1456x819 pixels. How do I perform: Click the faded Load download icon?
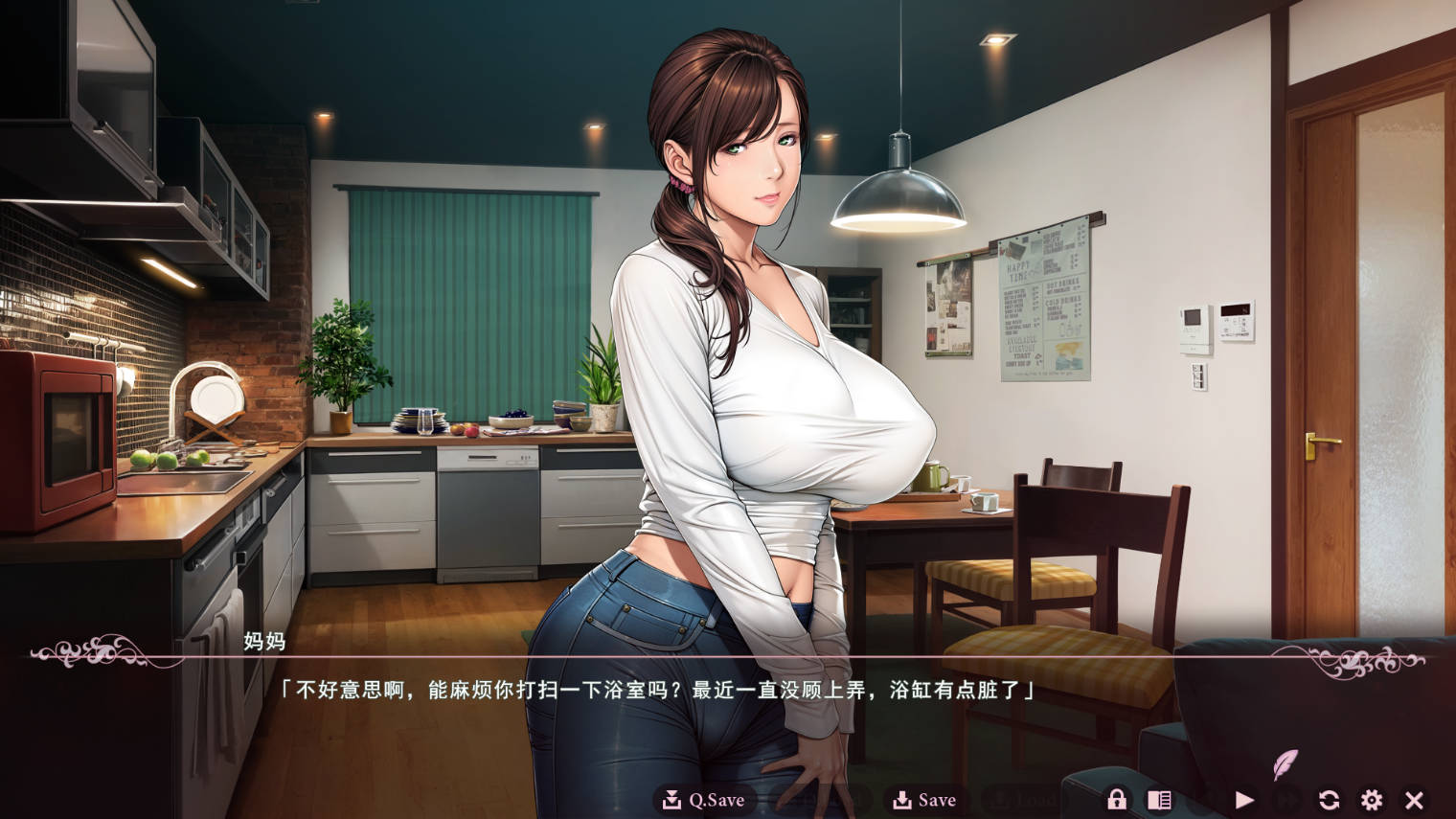[x=1001, y=798]
